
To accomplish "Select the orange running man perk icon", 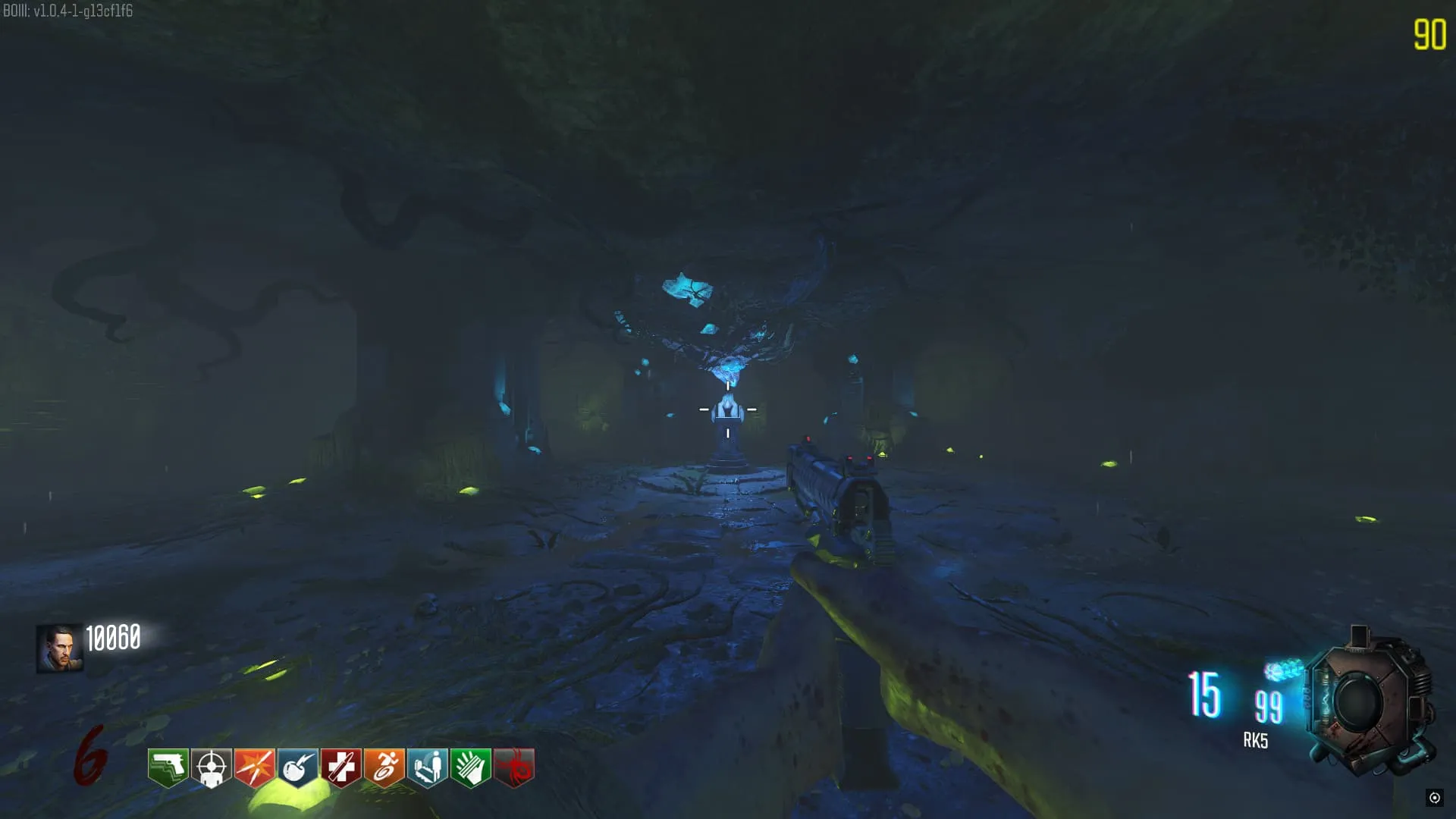I will click(x=384, y=767).
